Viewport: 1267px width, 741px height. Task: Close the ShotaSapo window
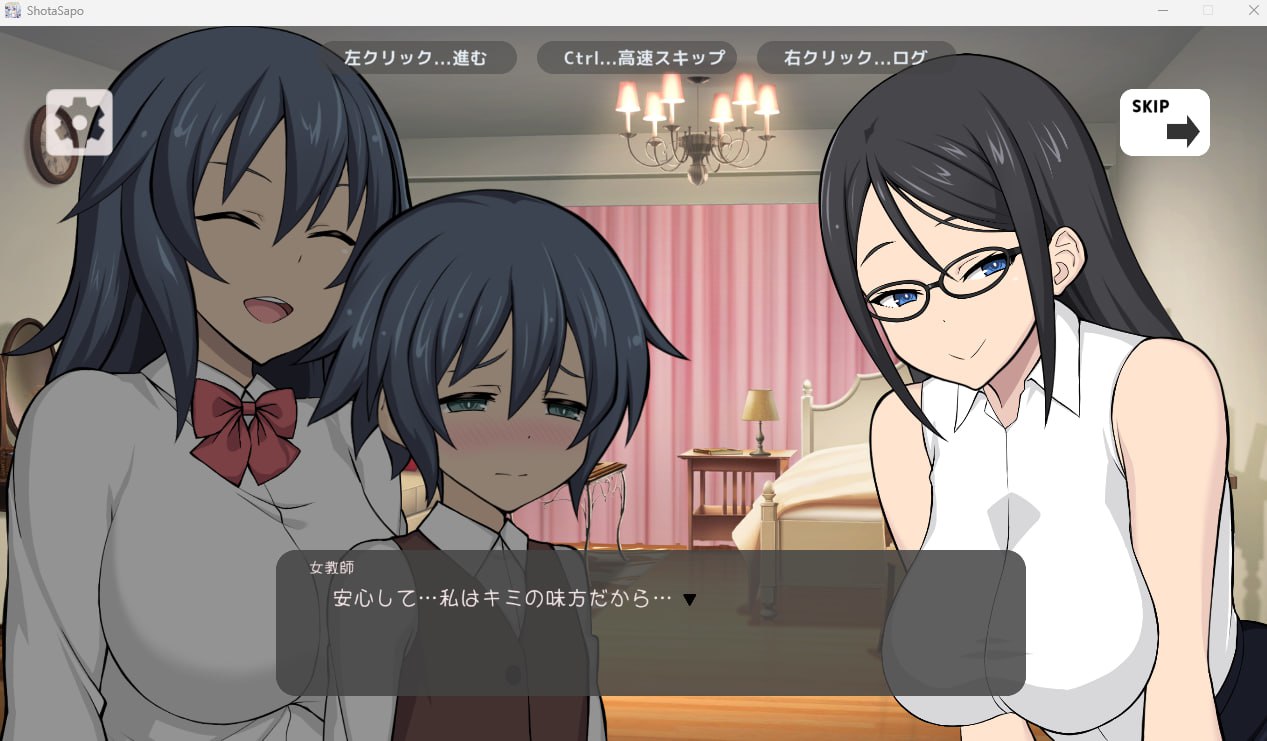(x=1253, y=10)
